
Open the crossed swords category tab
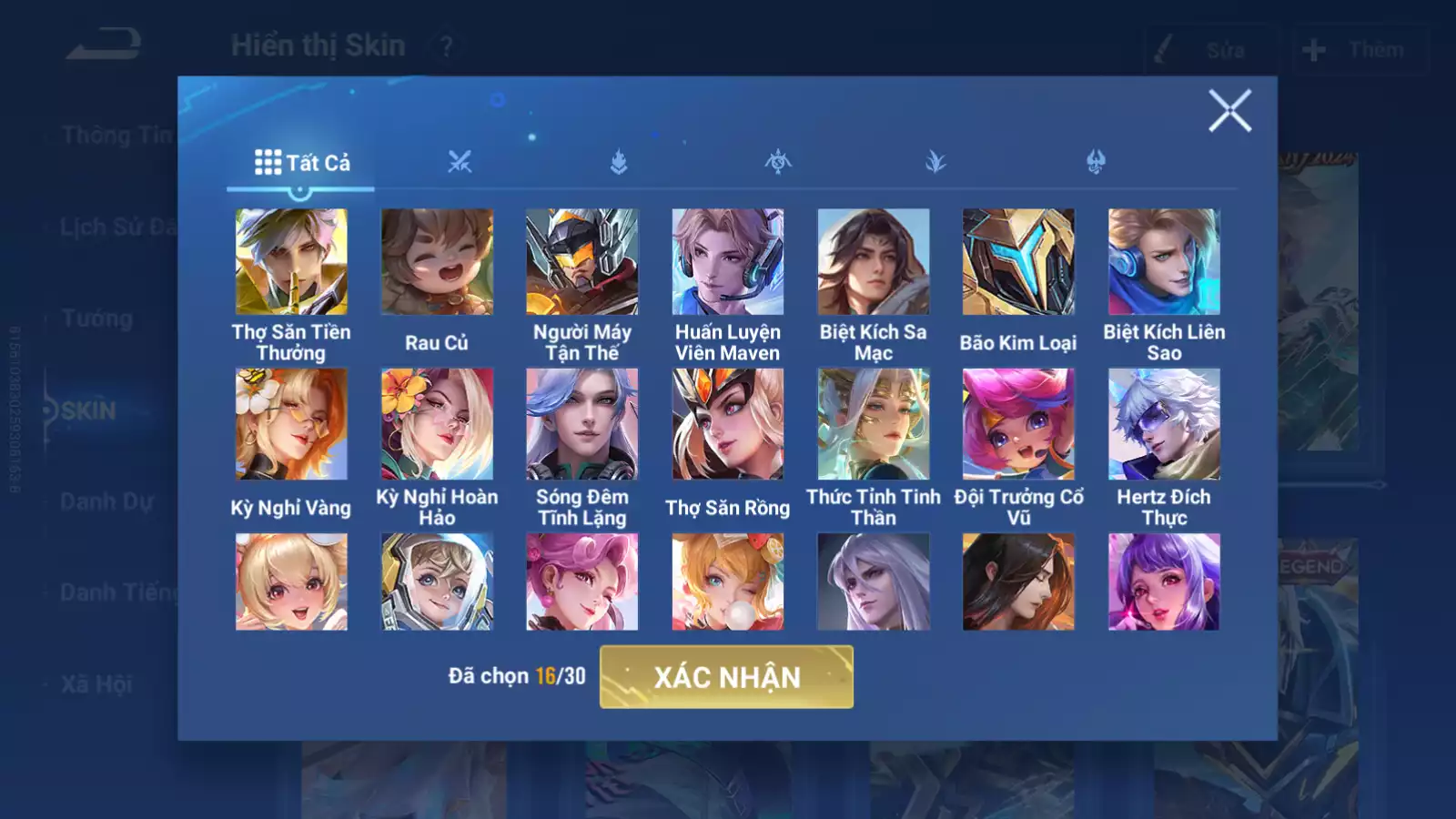pyautogui.click(x=460, y=163)
